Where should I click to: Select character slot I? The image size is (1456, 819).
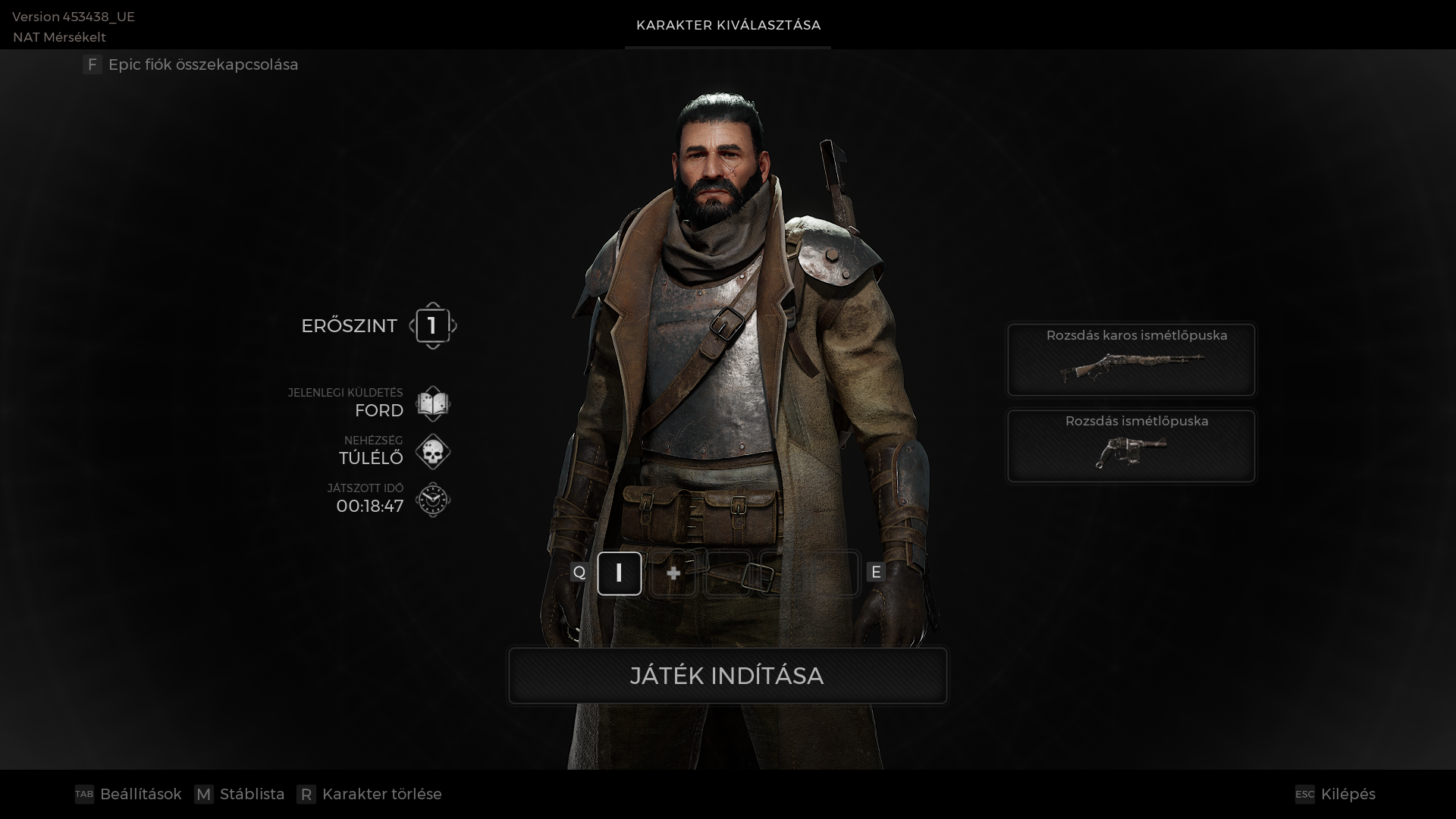[619, 573]
